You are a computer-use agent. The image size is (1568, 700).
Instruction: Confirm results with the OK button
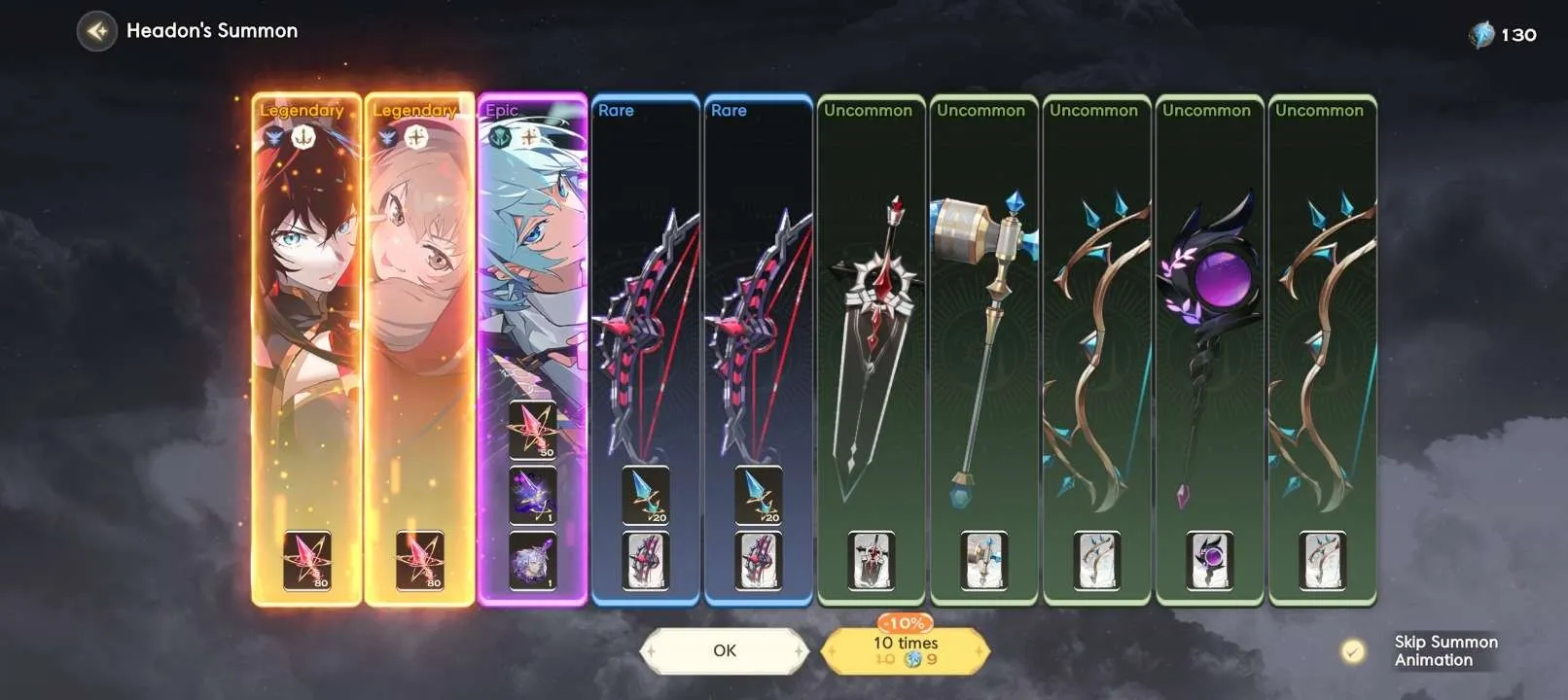pyautogui.click(x=724, y=650)
